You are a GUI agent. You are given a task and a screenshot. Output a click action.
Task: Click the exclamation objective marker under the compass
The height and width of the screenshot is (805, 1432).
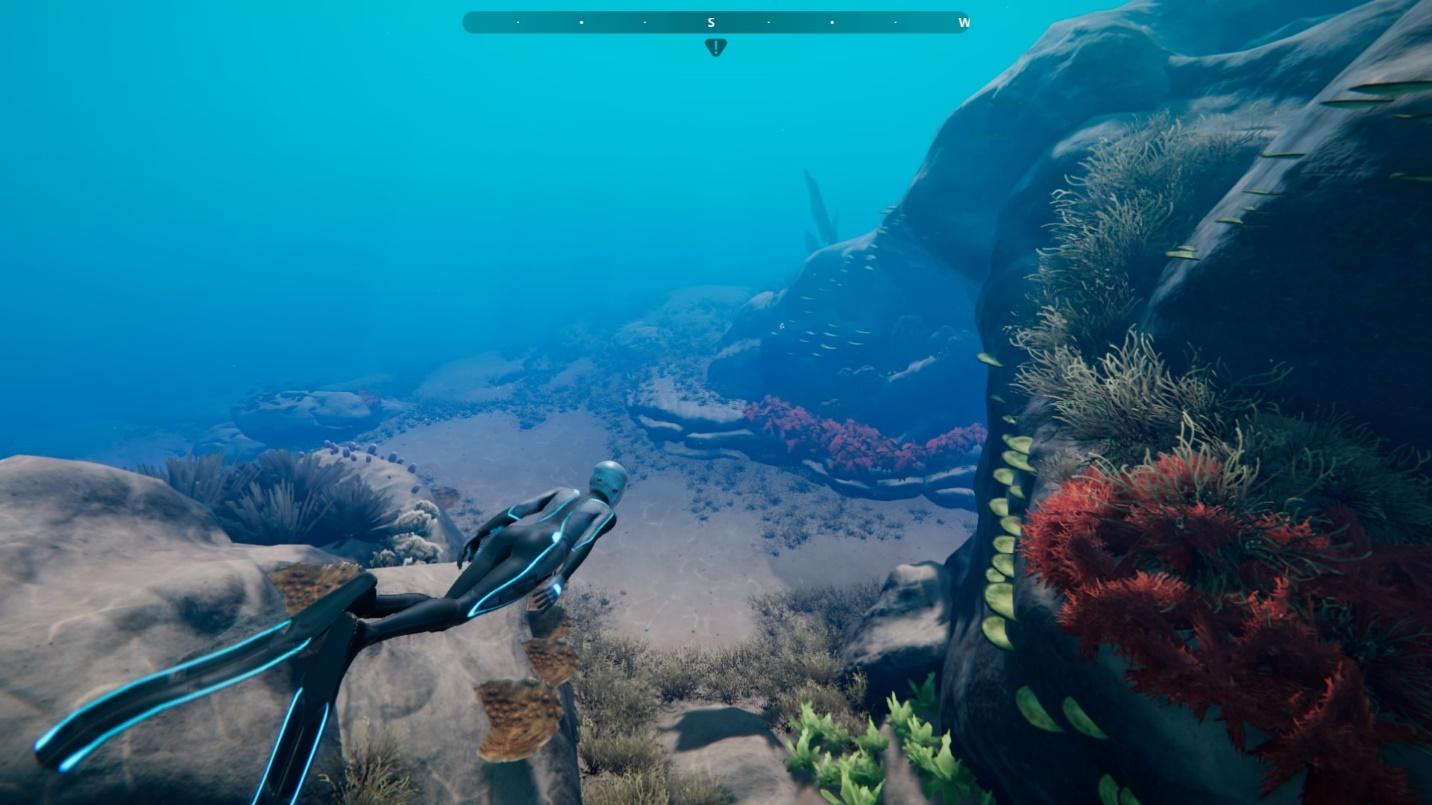click(x=715, y=46)
